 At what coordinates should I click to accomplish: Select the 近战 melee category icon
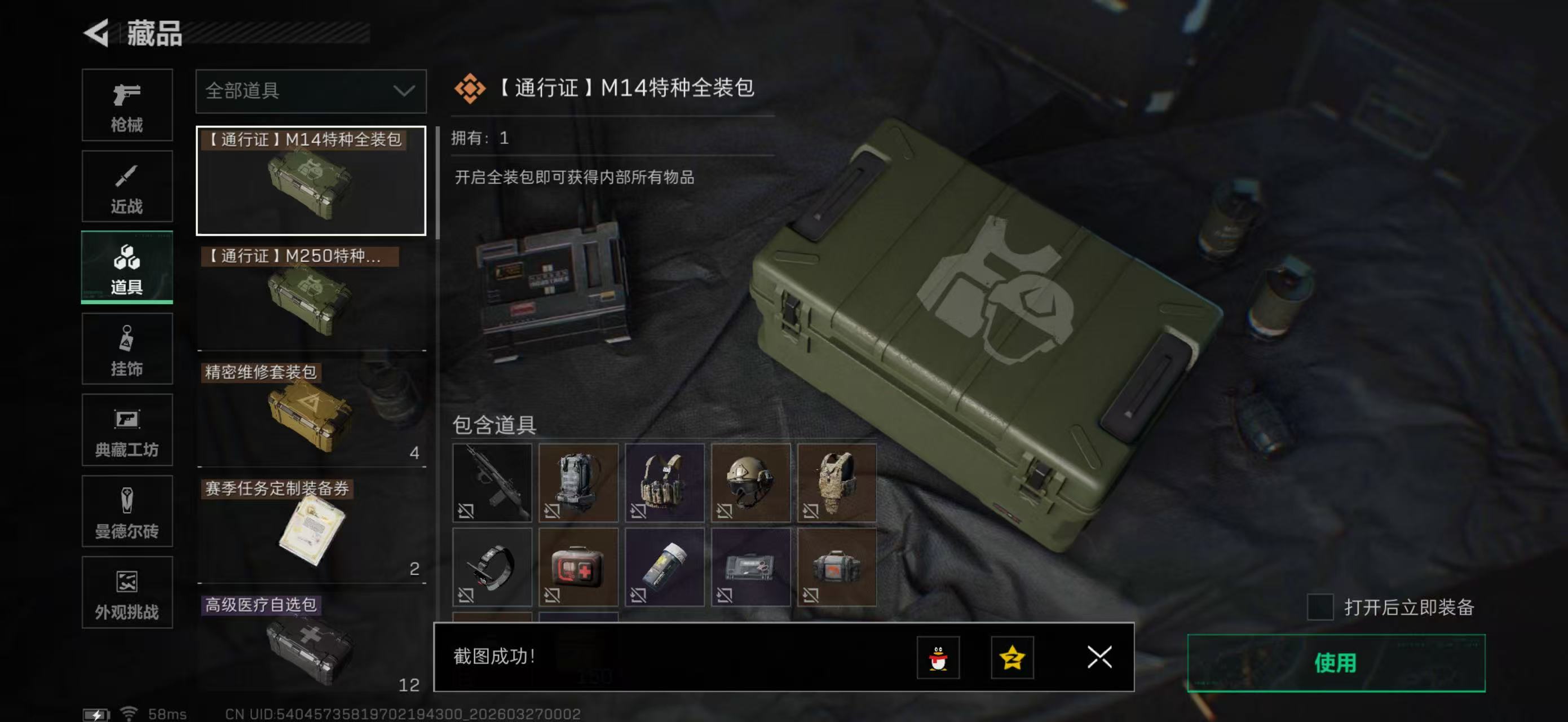[x=127, y=186]
